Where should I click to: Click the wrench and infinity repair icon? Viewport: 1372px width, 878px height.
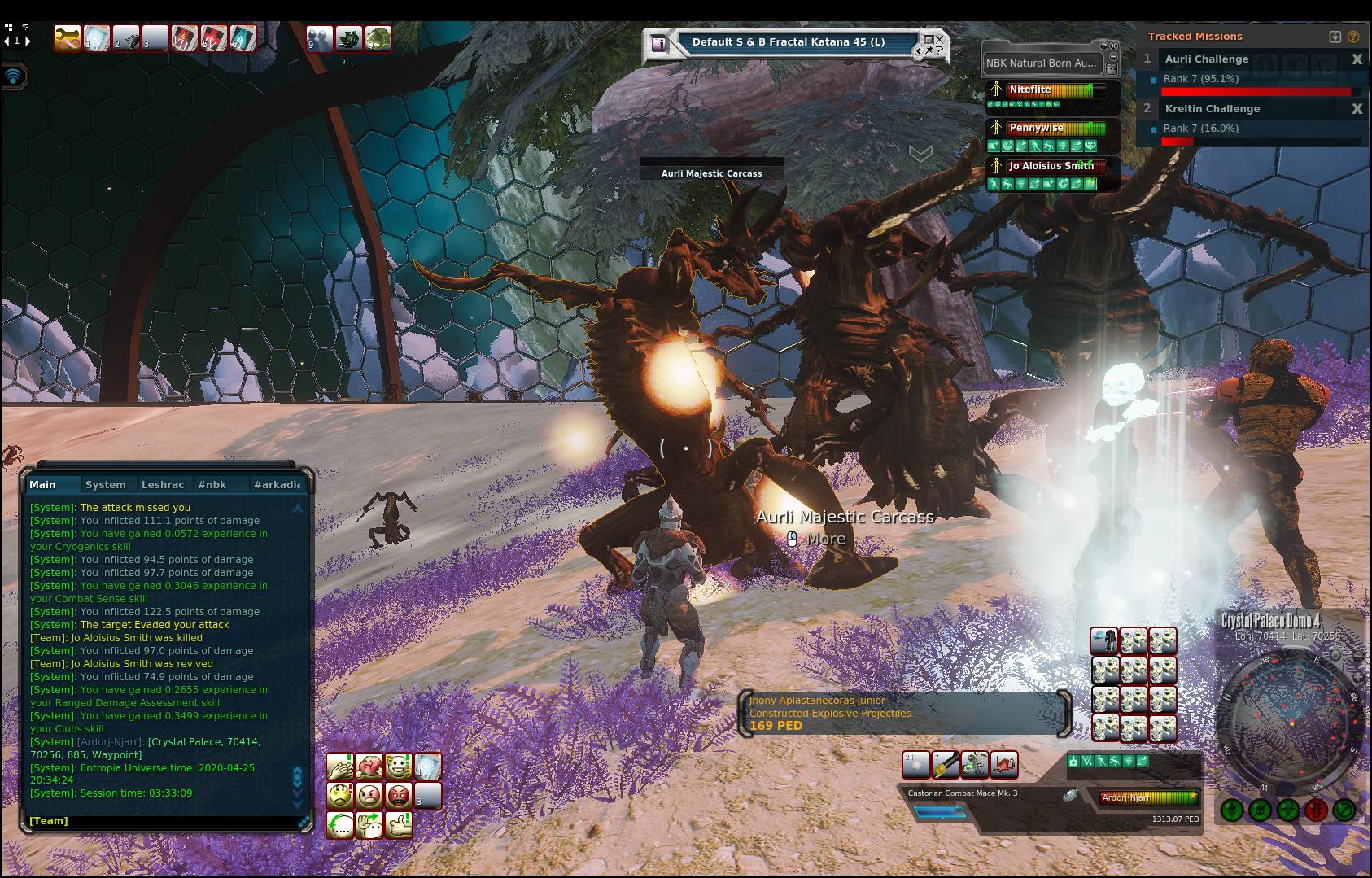click(x=67, y=38)
